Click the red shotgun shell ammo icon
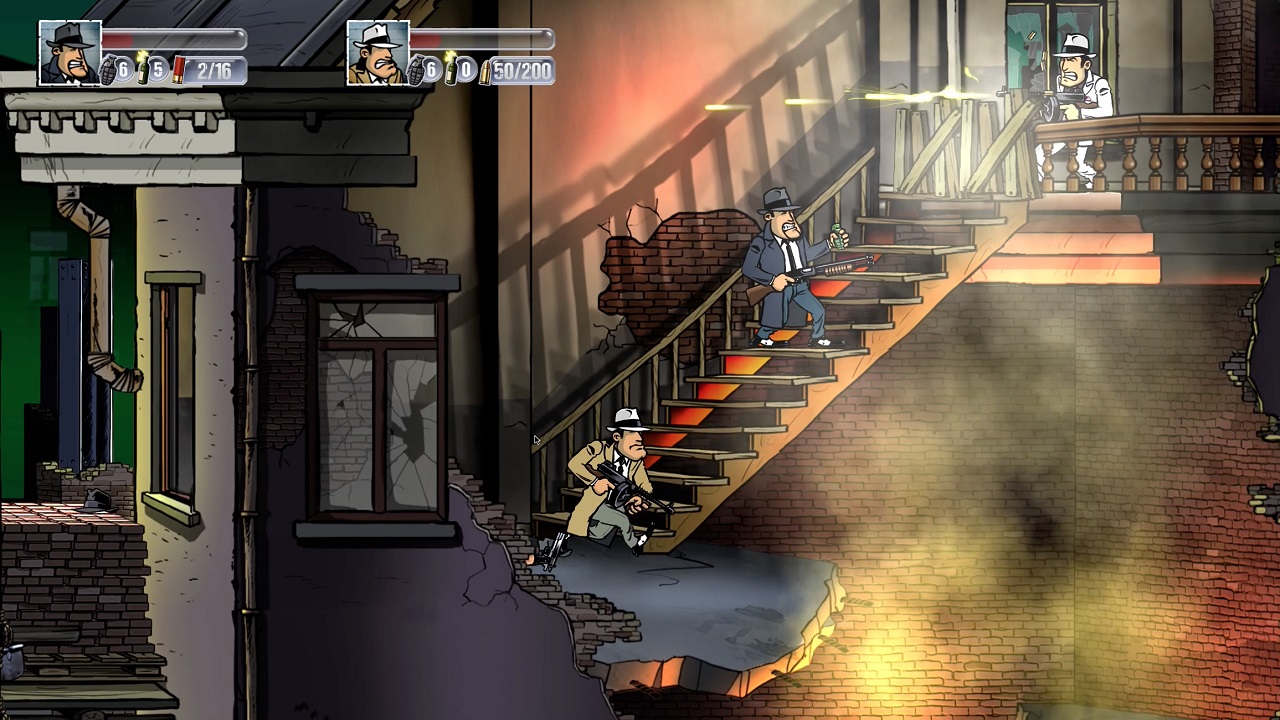 pos(178,70)
